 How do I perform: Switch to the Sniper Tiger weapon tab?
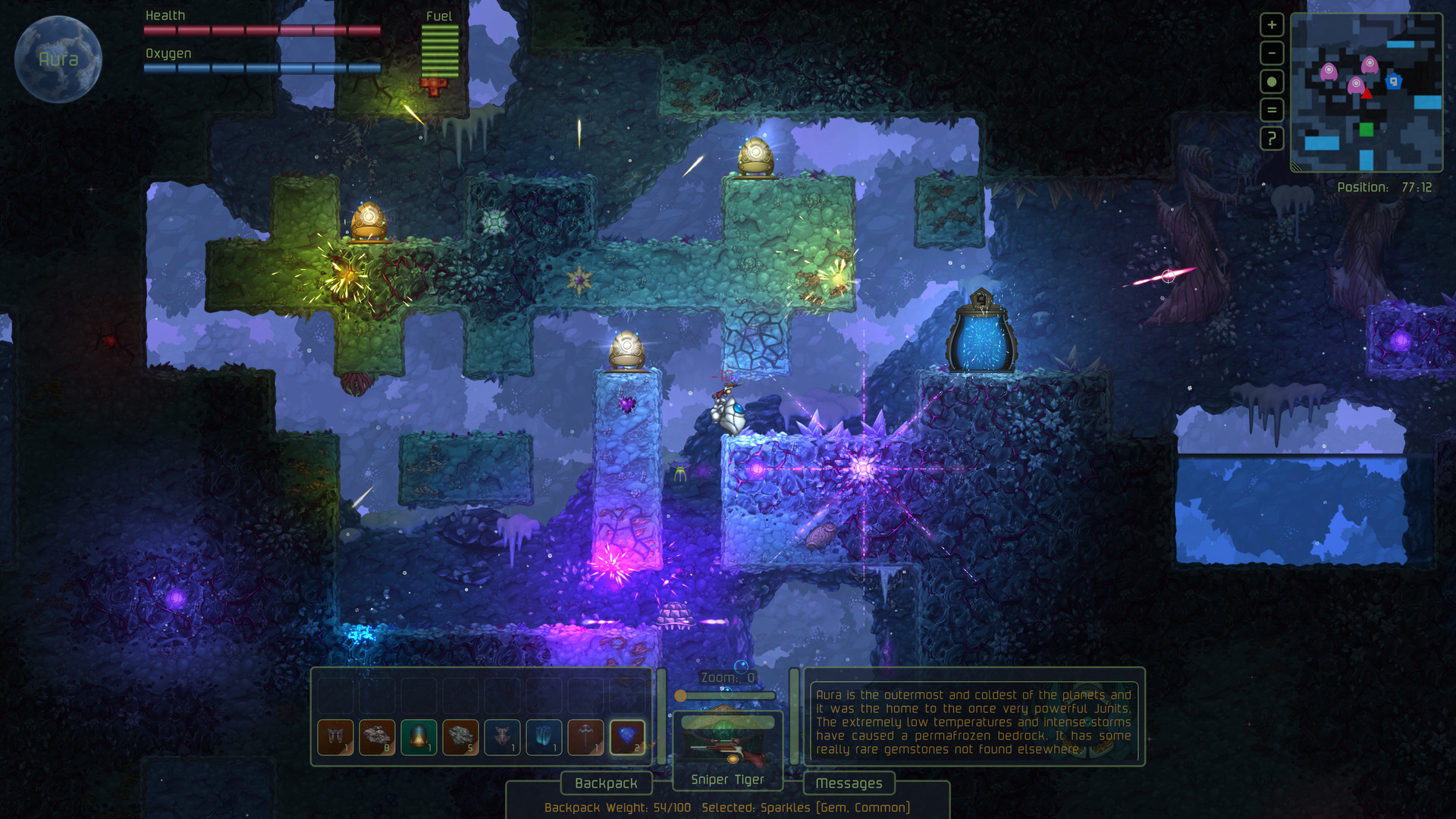coord(726,779)
